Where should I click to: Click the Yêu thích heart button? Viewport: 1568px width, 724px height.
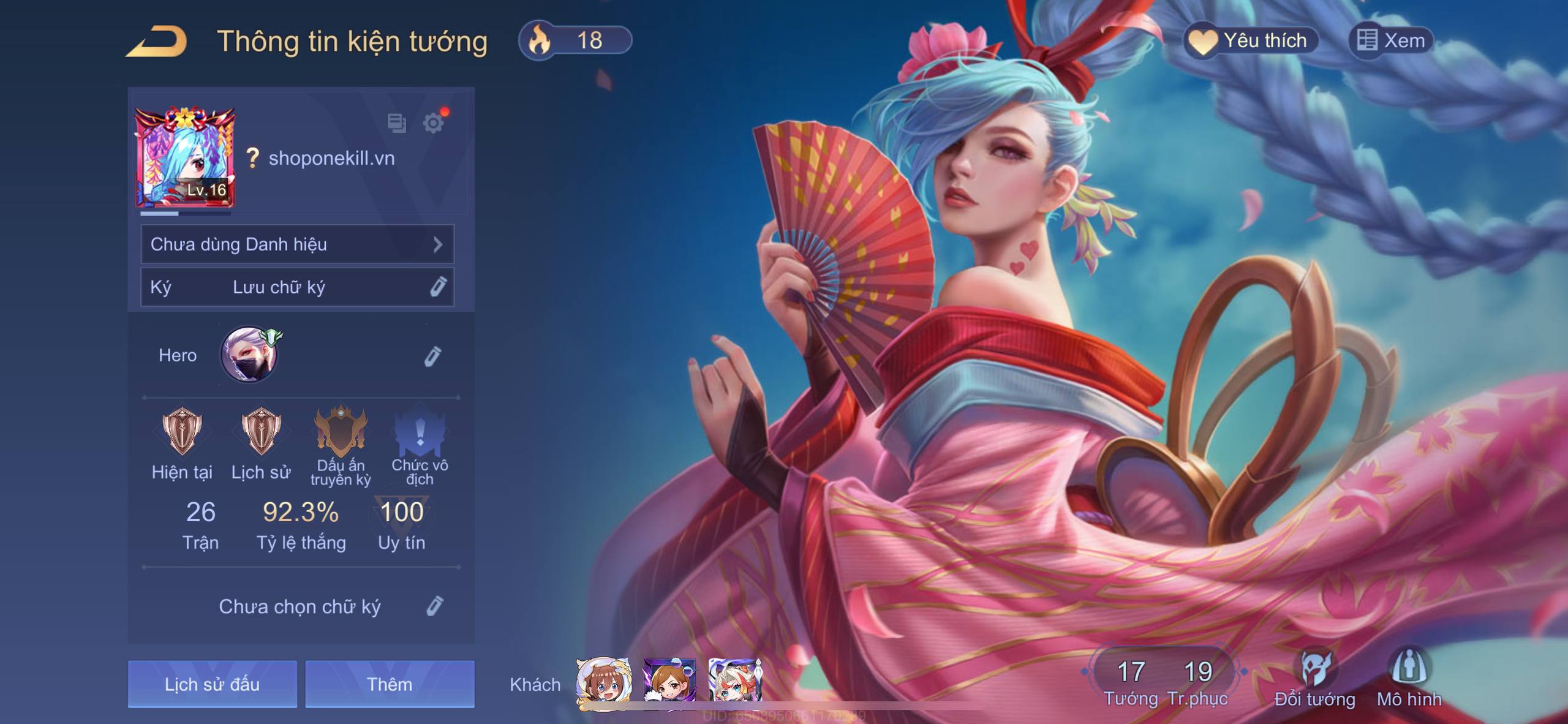[1251, 41]
